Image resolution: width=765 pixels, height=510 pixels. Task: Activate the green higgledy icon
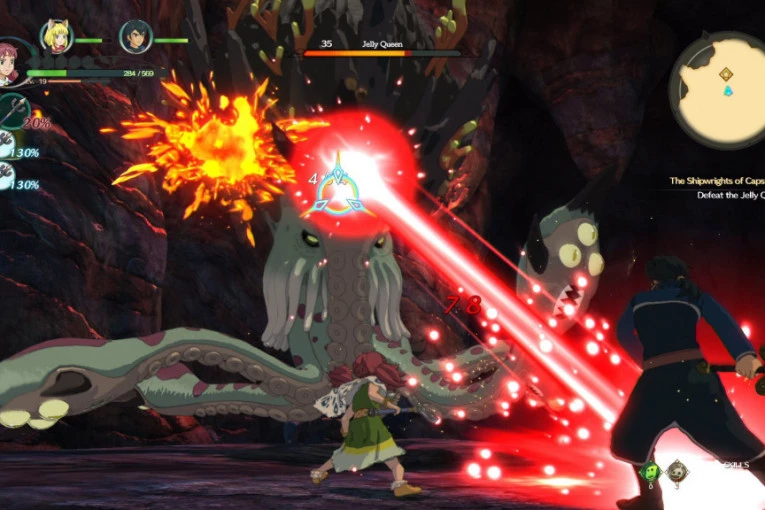pos(649,471)
